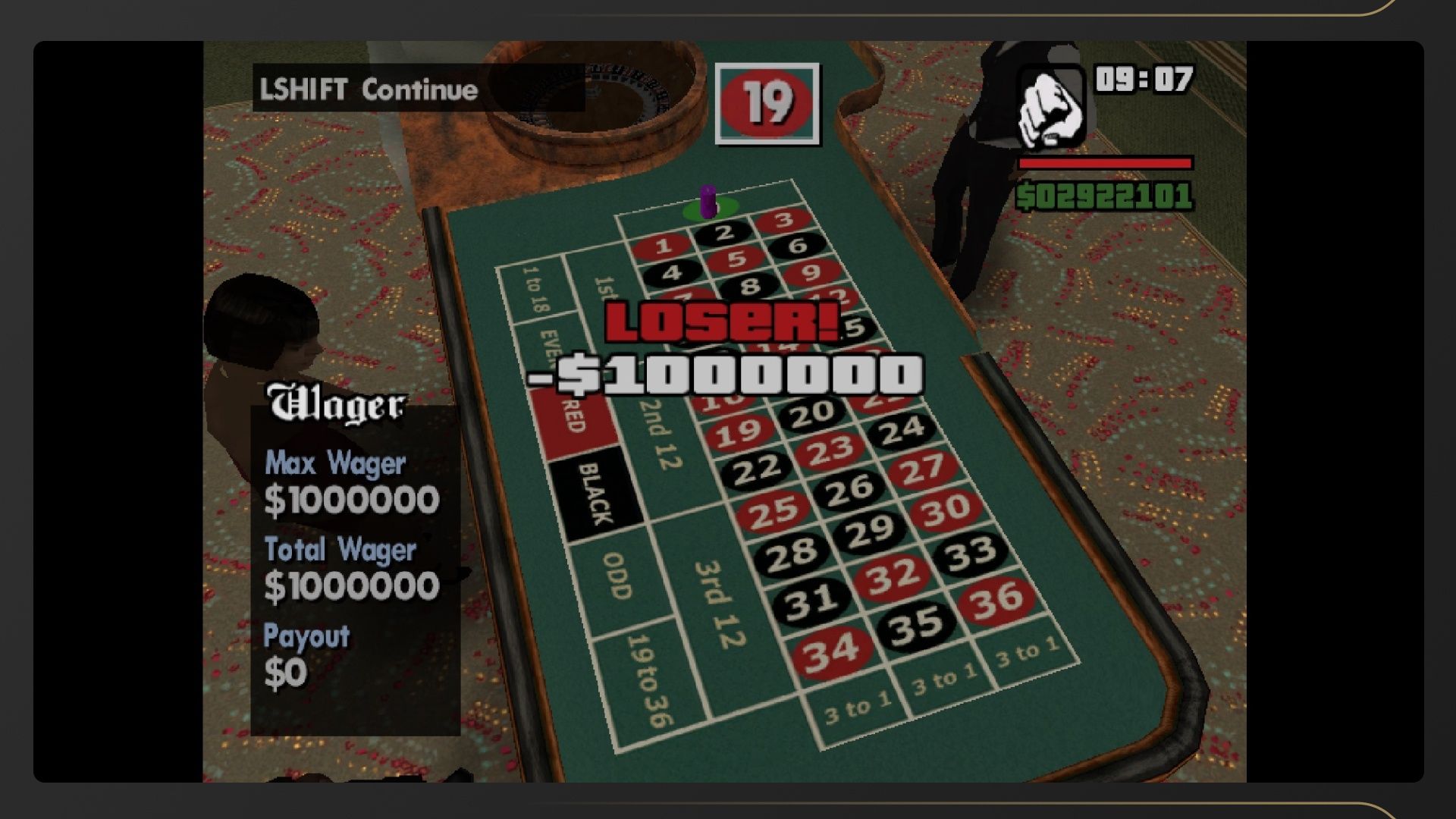Select black number 22
This screenshot has height=819, width=1456.
[756, 469]
